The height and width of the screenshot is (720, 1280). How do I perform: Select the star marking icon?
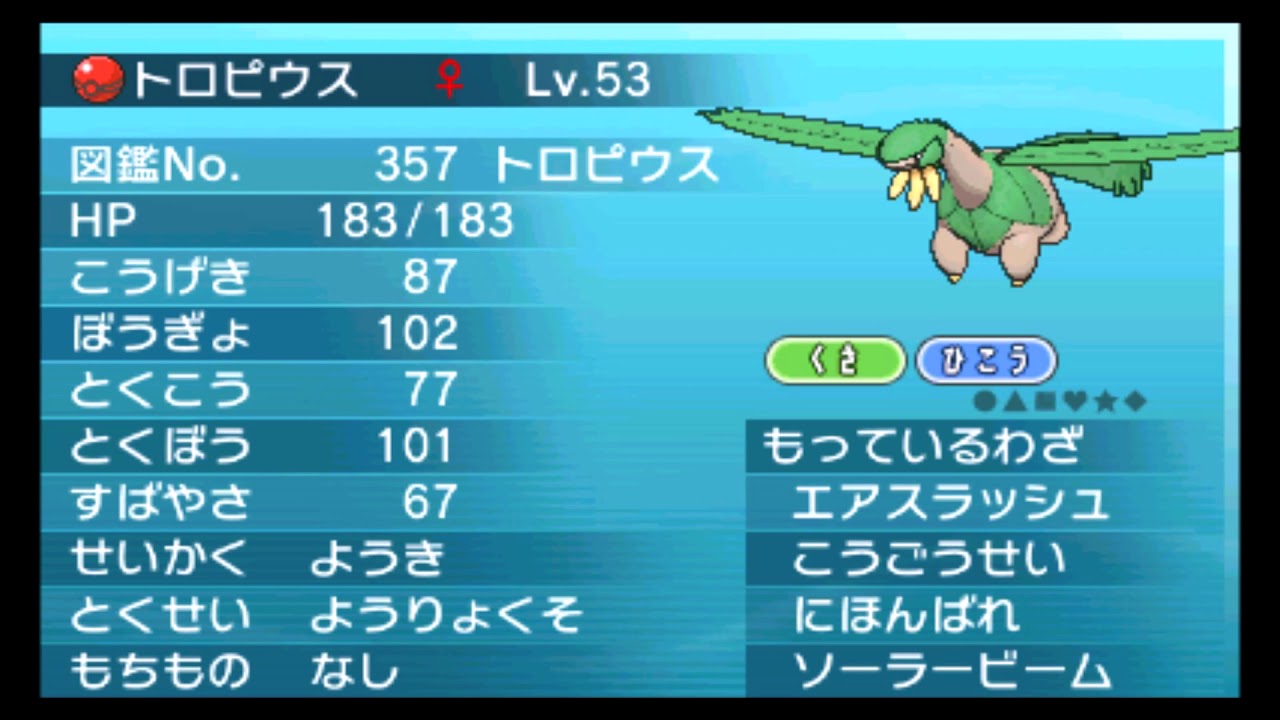tap(1105, 399)
